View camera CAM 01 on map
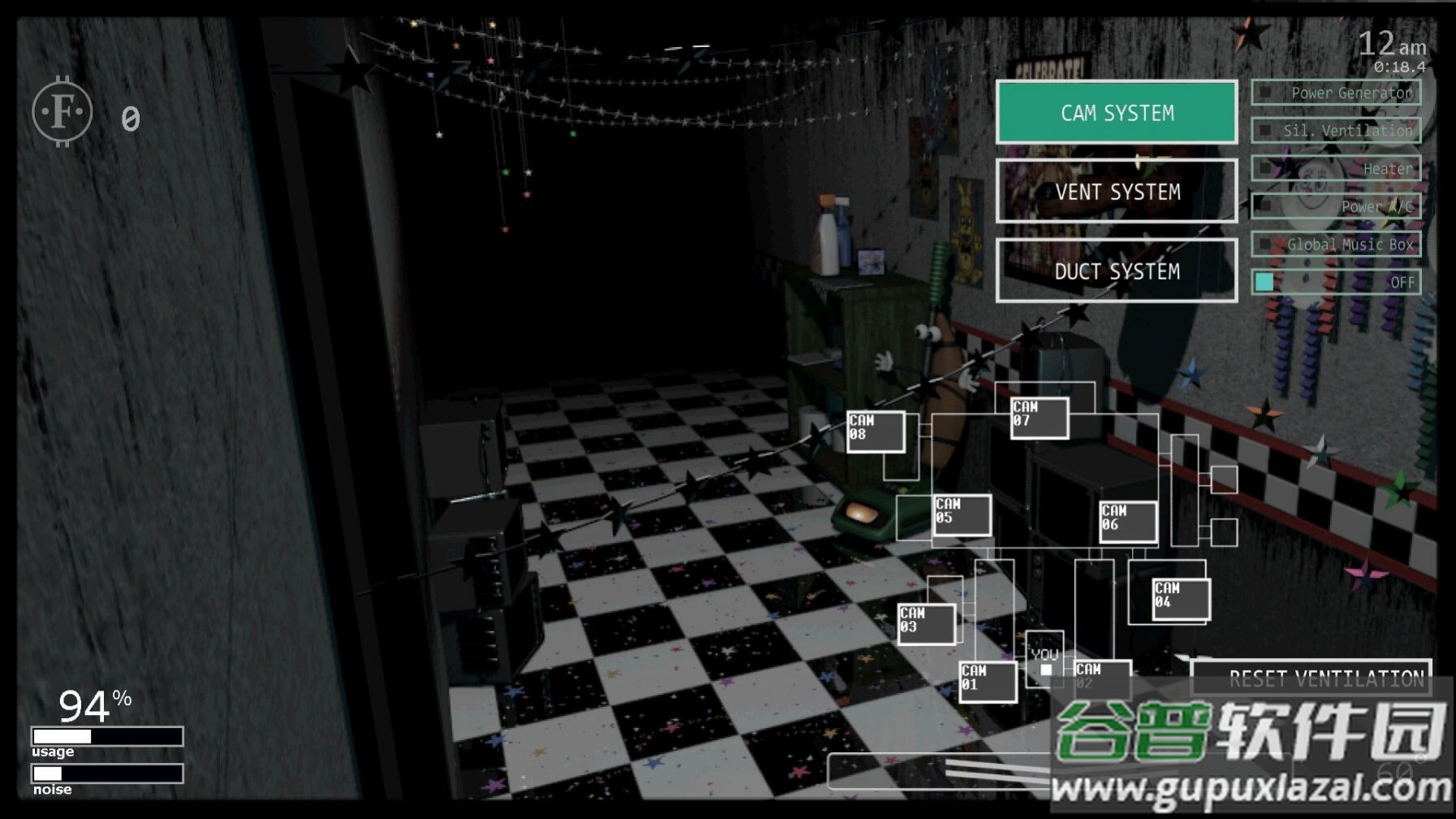 (x=987, y=681)
